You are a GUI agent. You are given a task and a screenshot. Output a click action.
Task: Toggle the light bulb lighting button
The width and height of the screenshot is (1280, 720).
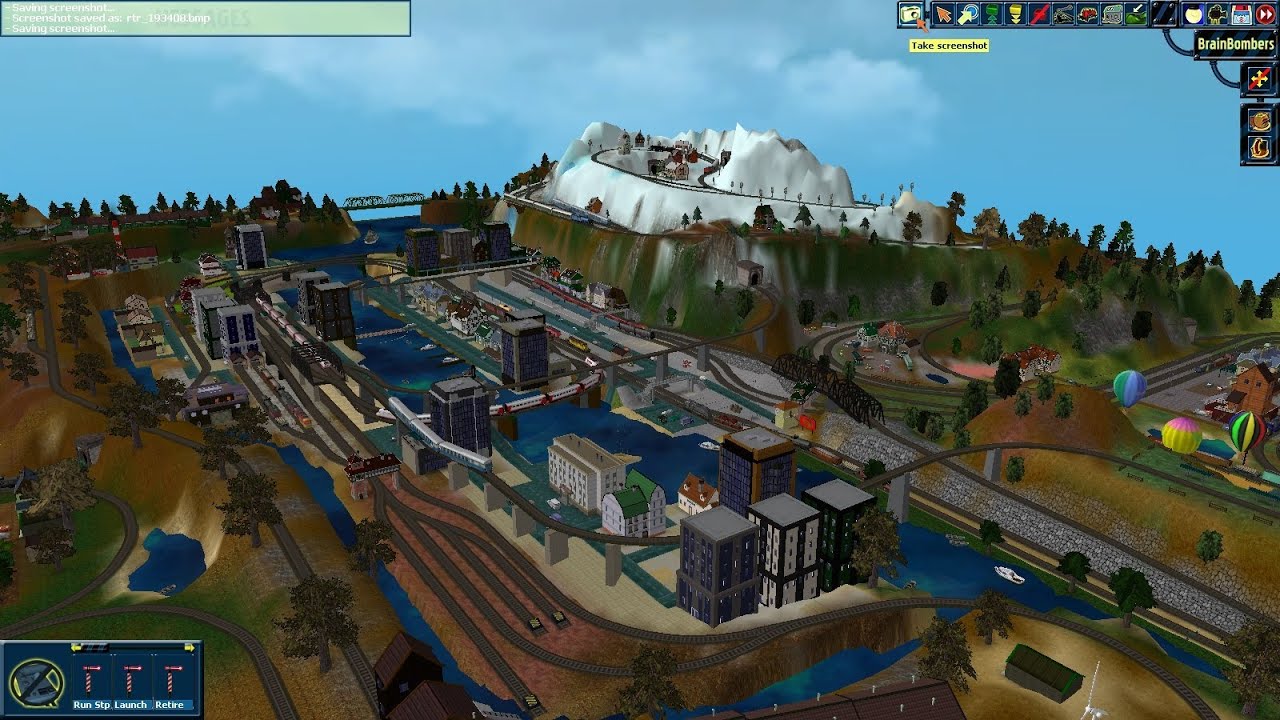[1193, 14]
